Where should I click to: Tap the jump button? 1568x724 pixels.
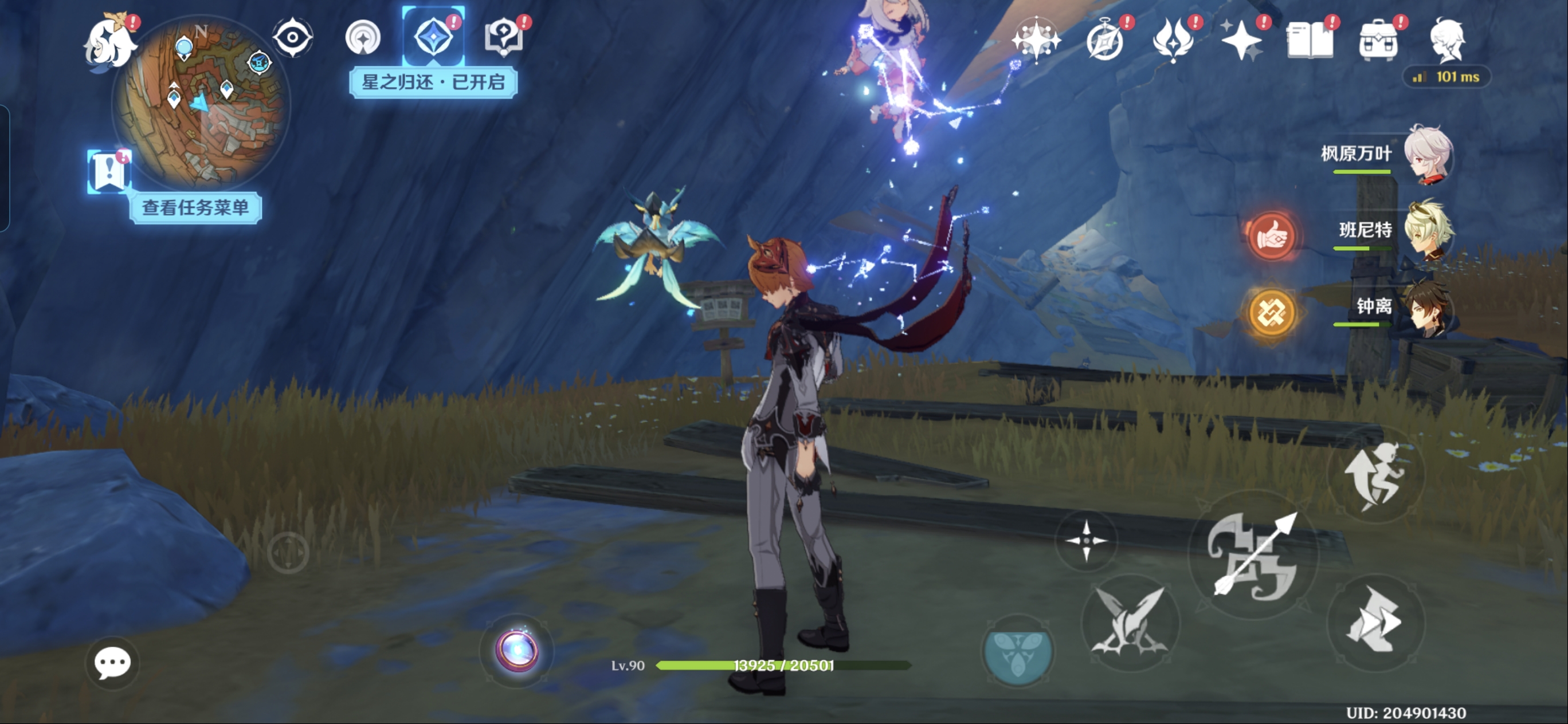point(1375,475)
